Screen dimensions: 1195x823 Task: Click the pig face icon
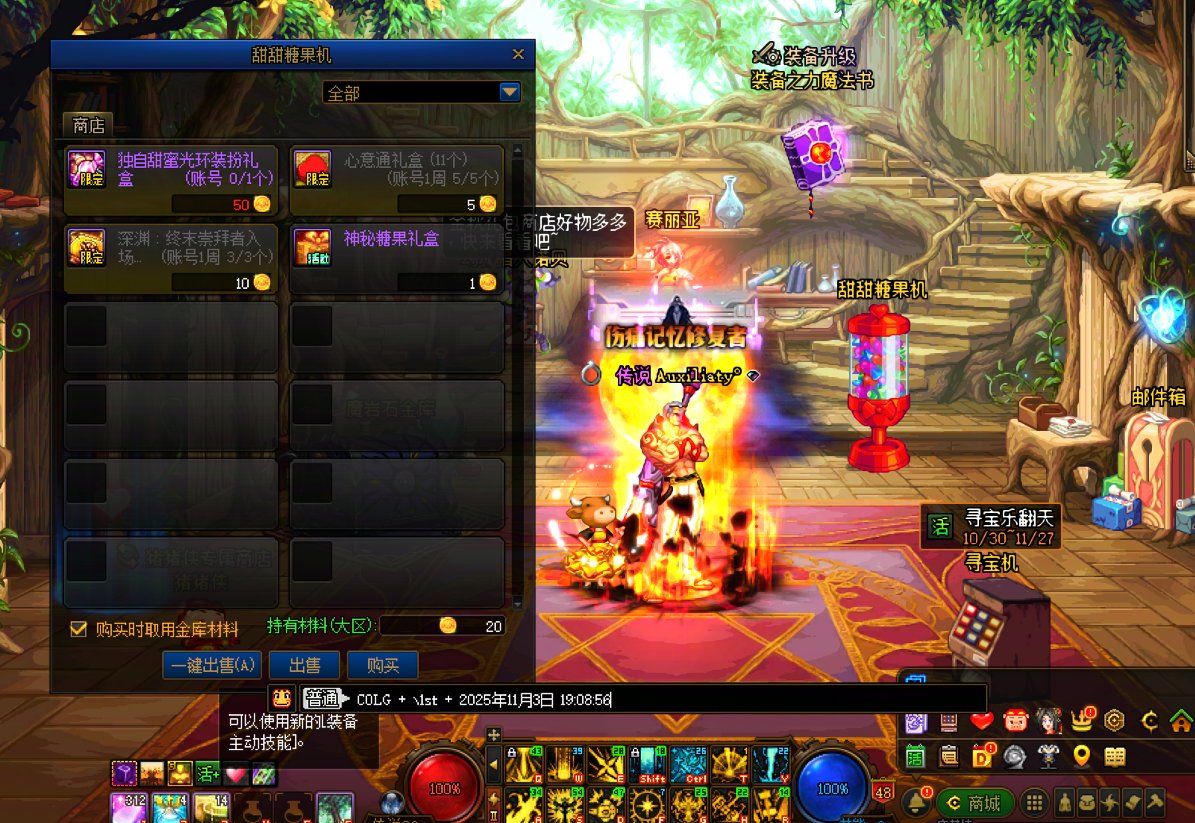click(x=1014, y=720)
